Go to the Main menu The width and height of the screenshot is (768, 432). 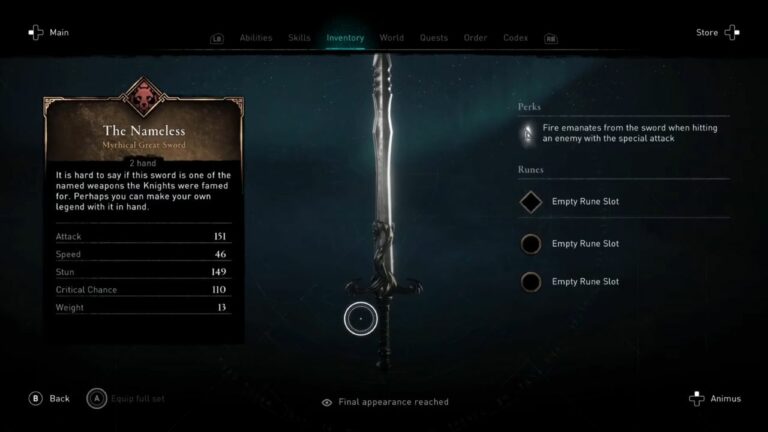click(49, 33)
